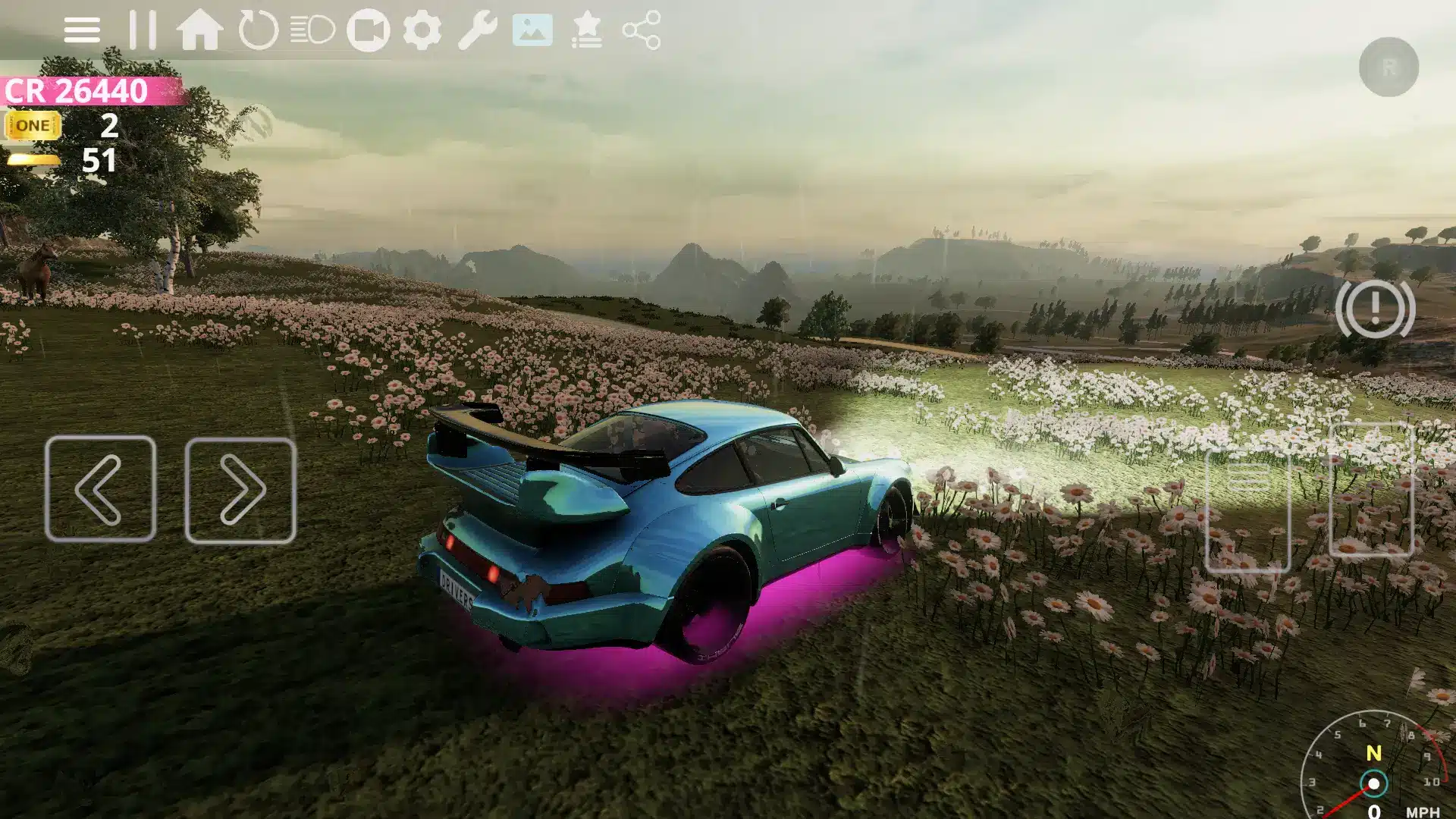Toggle the headlights icon
1456x819 pixels.
pyautogui.click(x=312, y=31)
